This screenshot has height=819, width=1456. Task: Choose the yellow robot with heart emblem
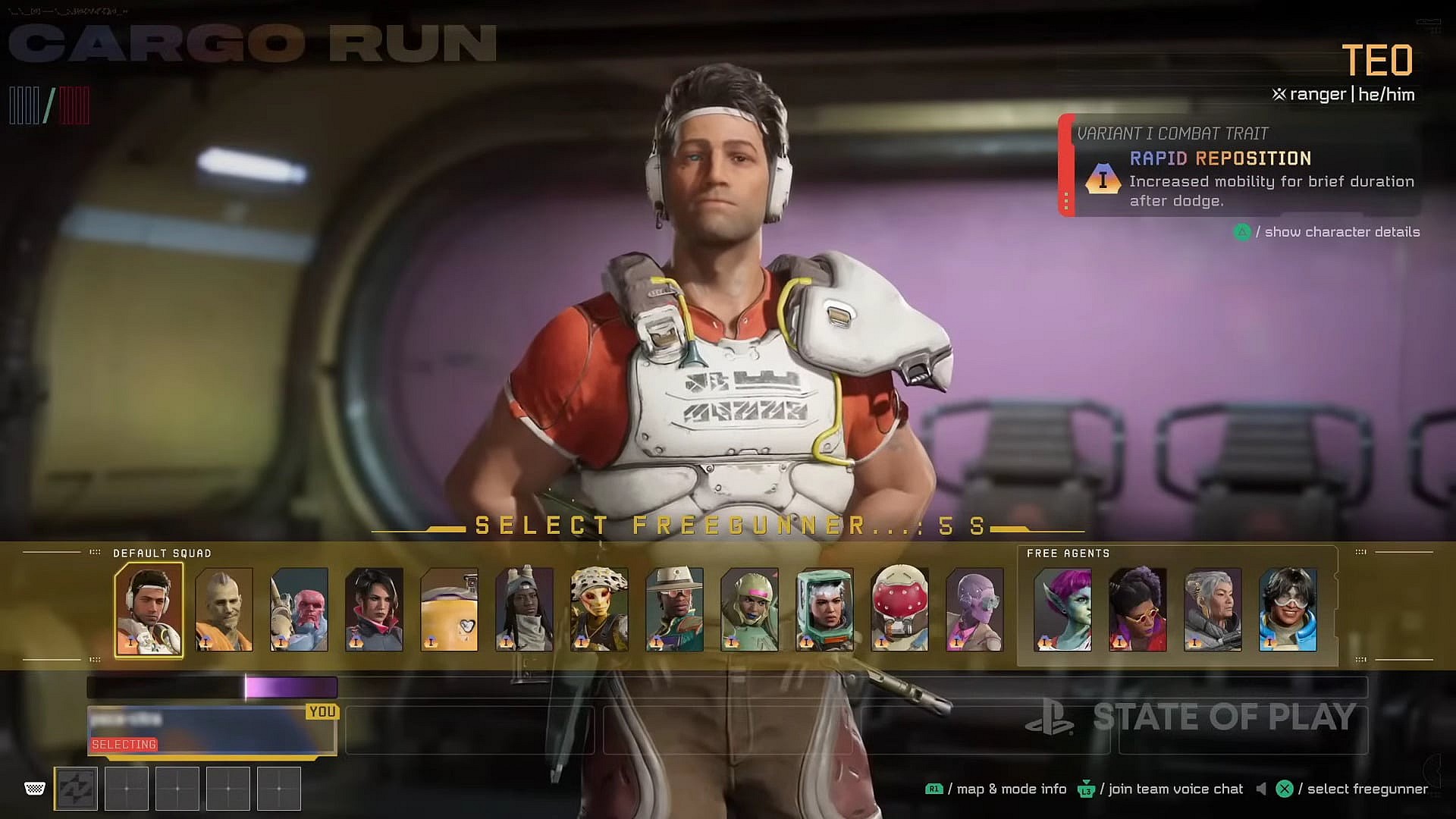point(449,610)
